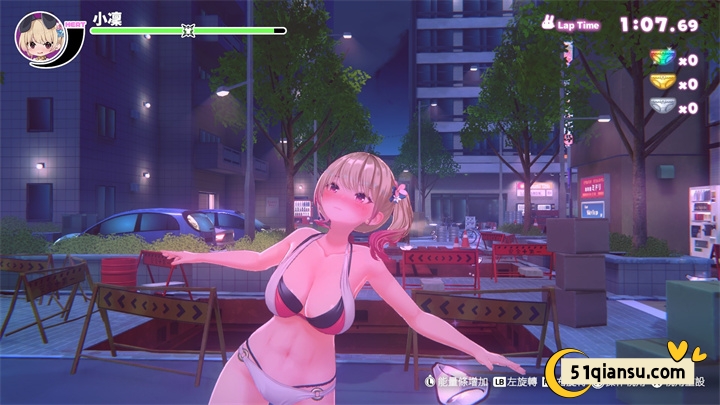The image size is (720, 405).
Task: Click the 小凜 character portrait
Action: (40, 37)
